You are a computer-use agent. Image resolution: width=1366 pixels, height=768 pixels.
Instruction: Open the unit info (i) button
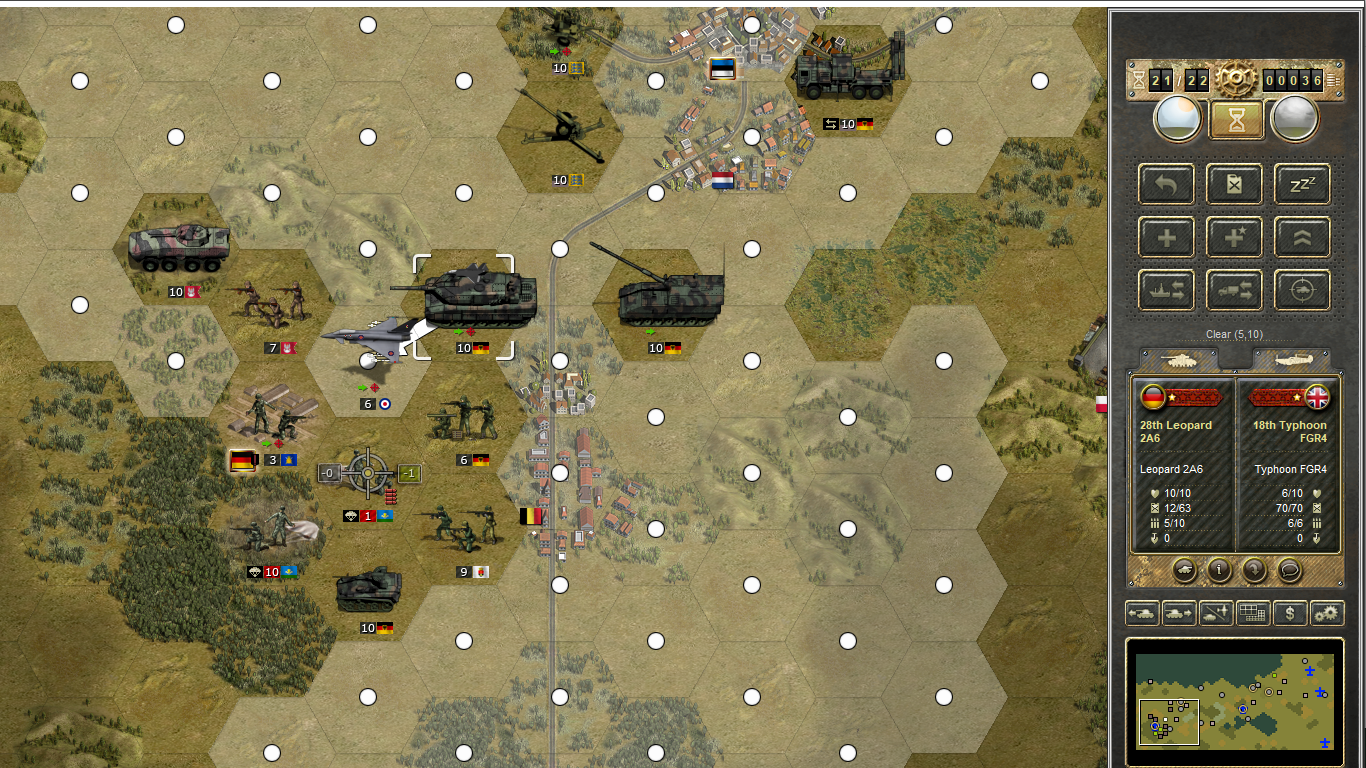[x=1219, y=570]
